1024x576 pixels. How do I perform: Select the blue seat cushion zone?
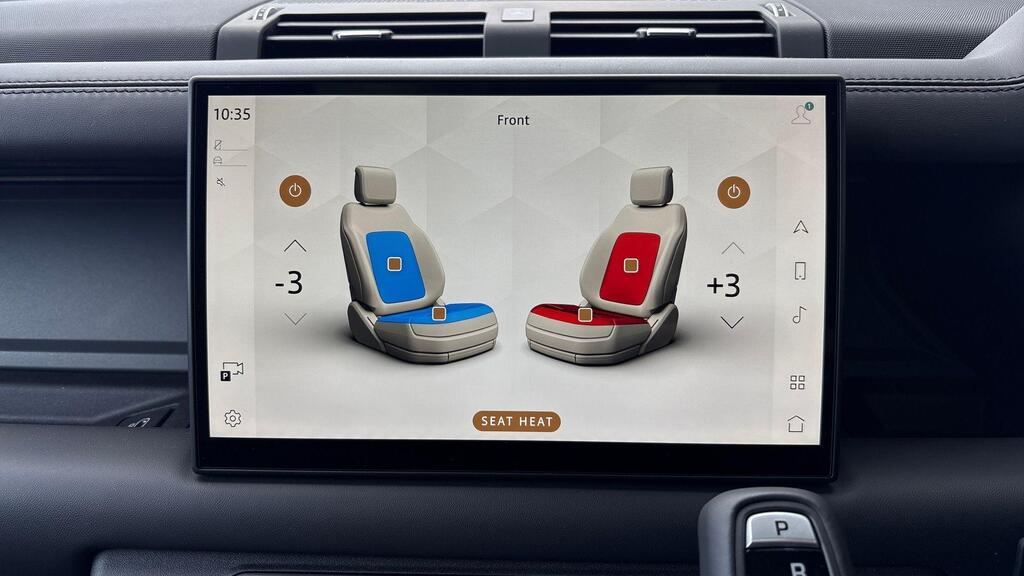pyautogui.click(x=439, y=313)
